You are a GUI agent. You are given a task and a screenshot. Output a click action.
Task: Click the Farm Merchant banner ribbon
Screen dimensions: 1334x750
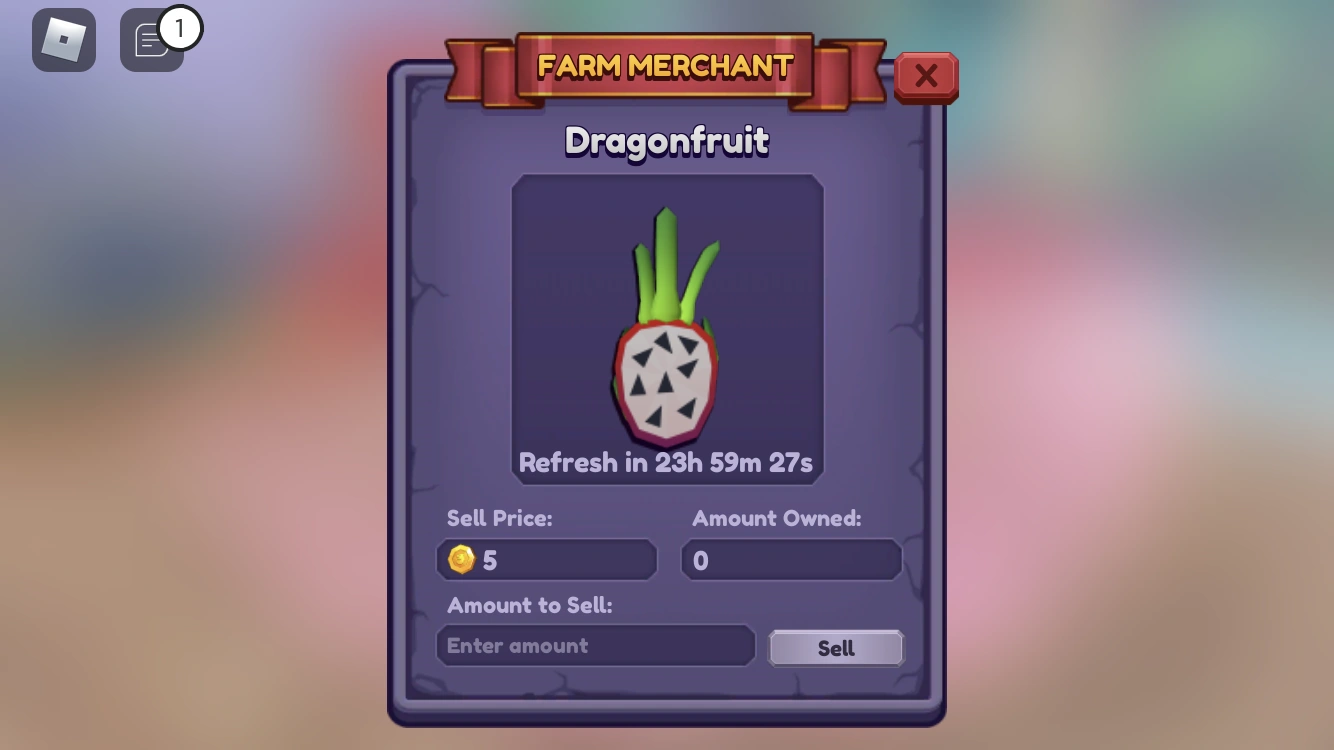[x=666, y=68]
